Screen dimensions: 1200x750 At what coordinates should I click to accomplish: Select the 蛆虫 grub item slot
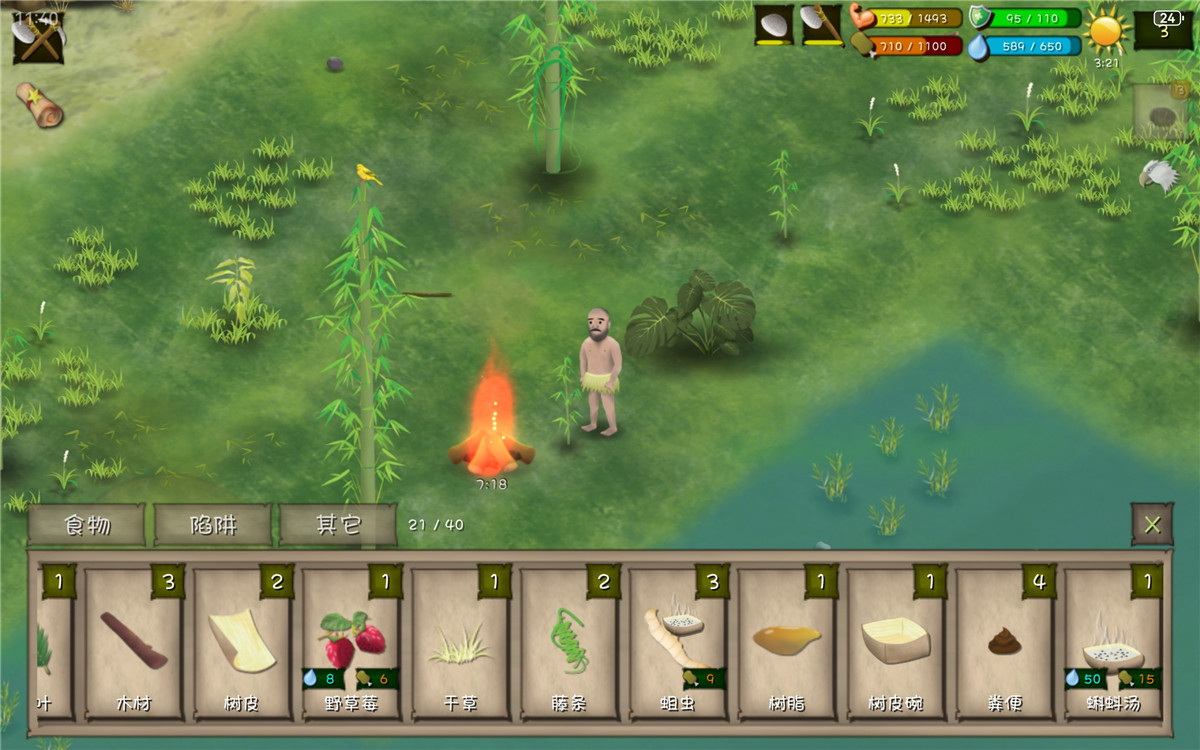coord(678,644)
